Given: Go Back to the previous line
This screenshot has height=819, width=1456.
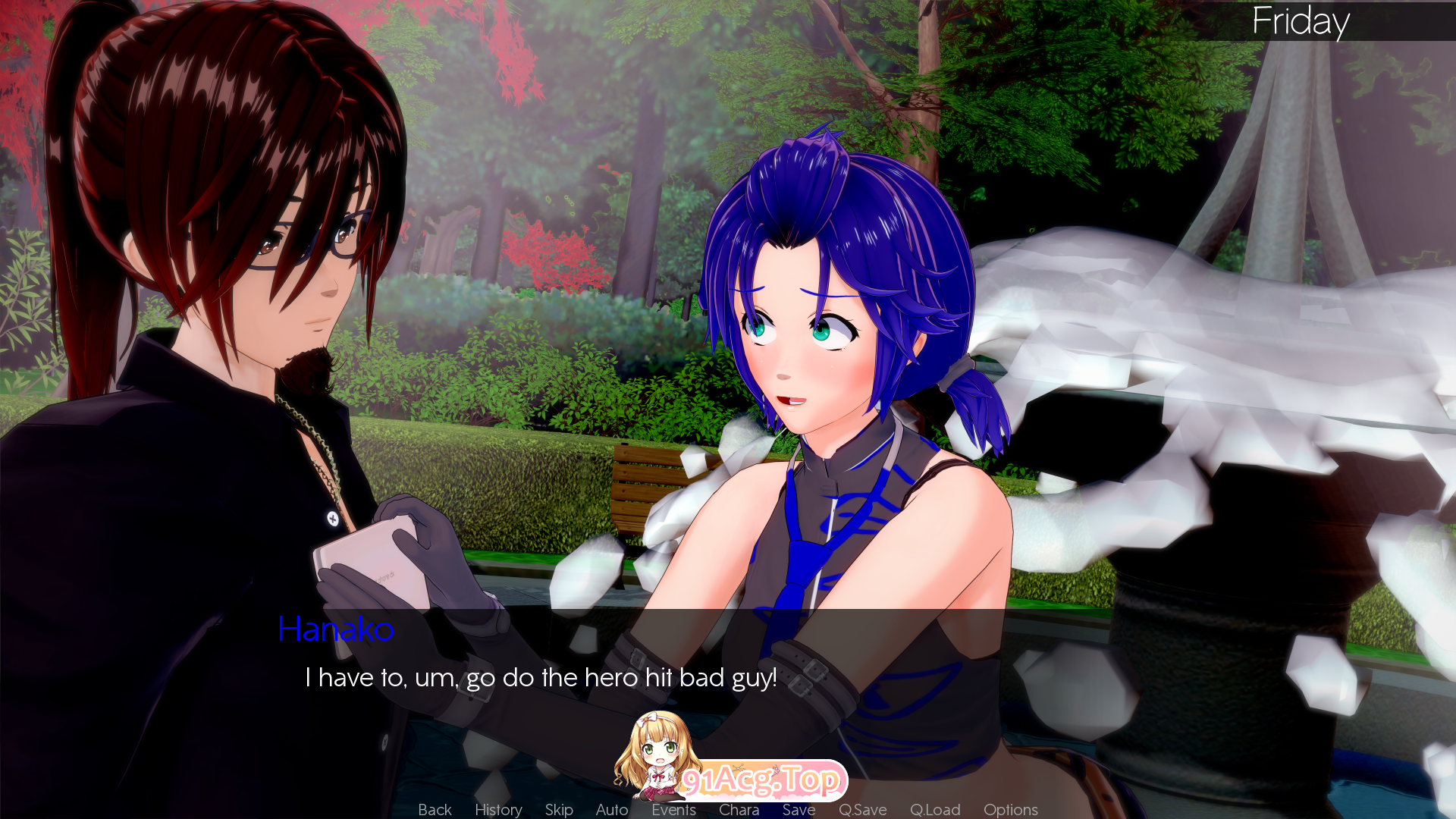Looking at the screenshot, I should point(435,809).
